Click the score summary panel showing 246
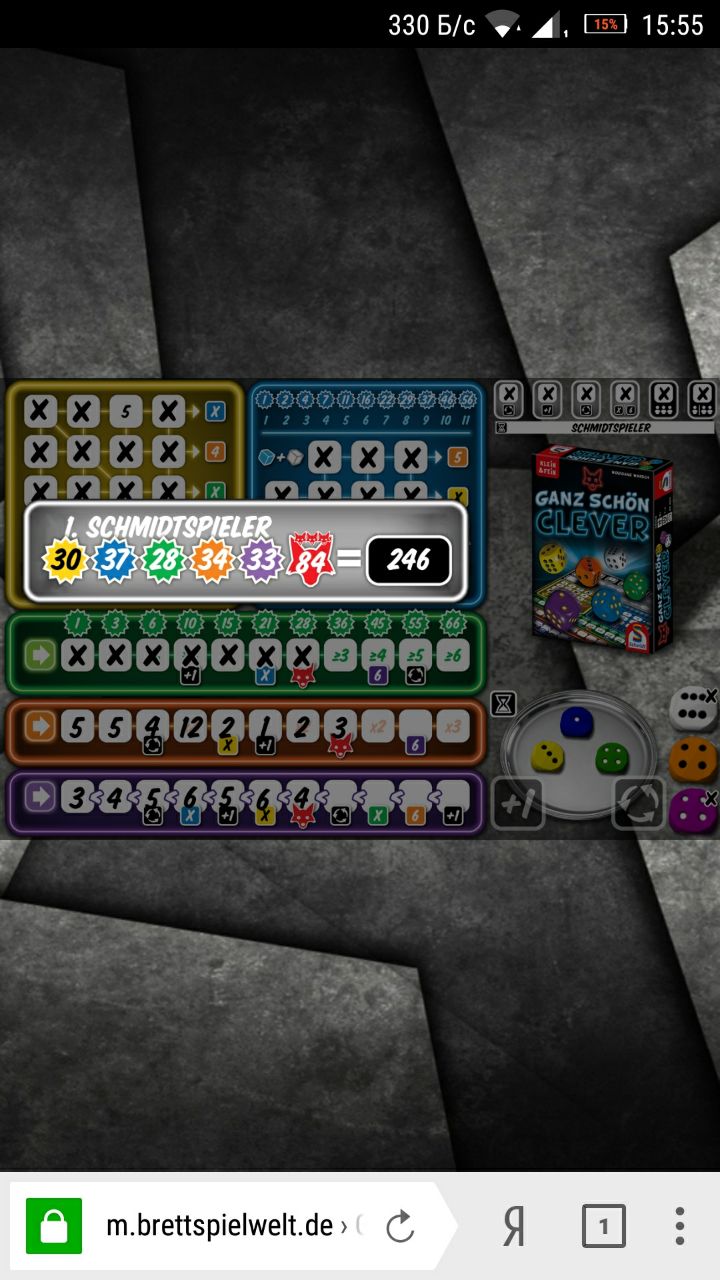The image size is (720, 1280). point(246,551)
